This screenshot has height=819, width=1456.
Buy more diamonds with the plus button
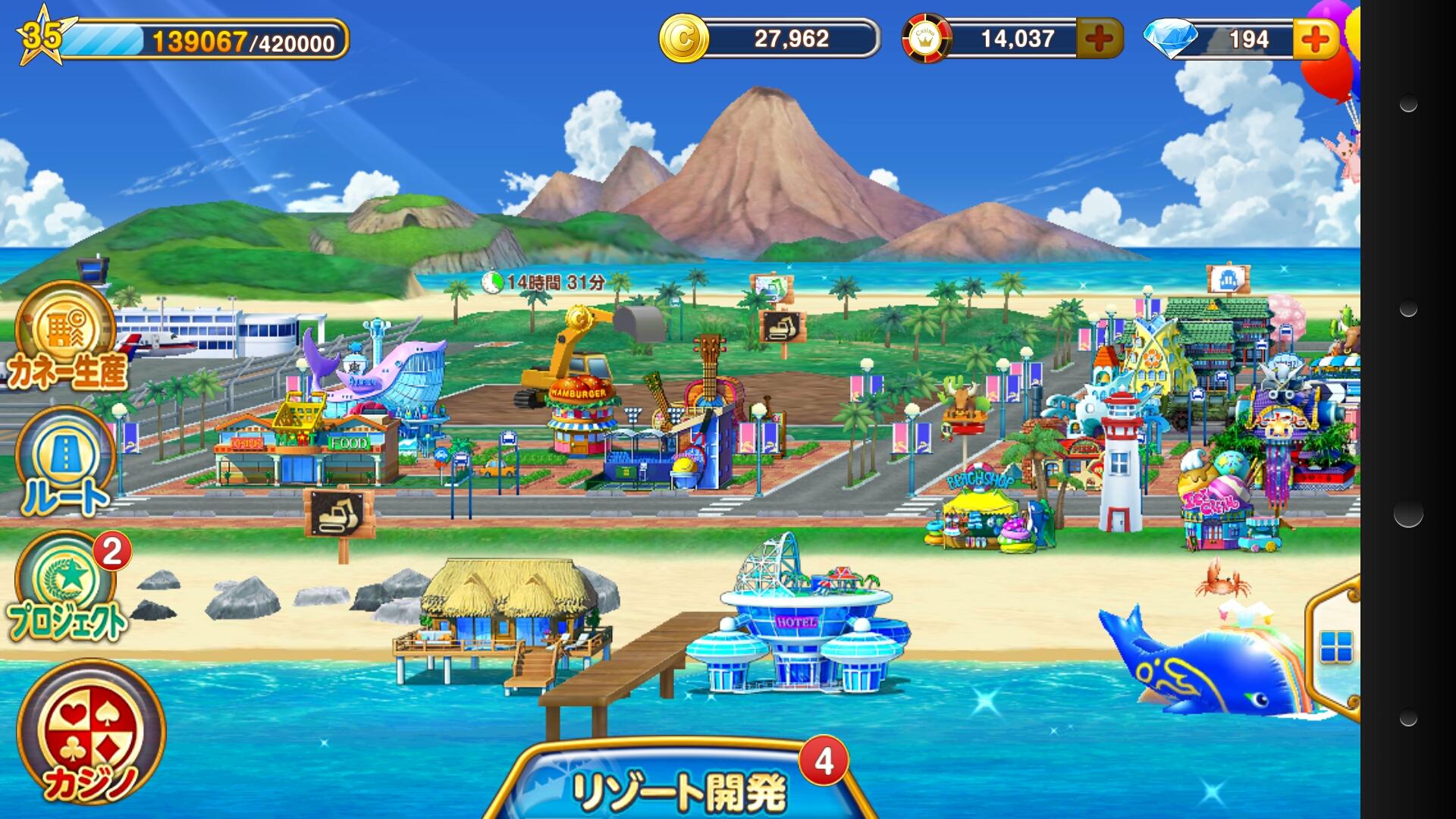[x=1315, y=39]
